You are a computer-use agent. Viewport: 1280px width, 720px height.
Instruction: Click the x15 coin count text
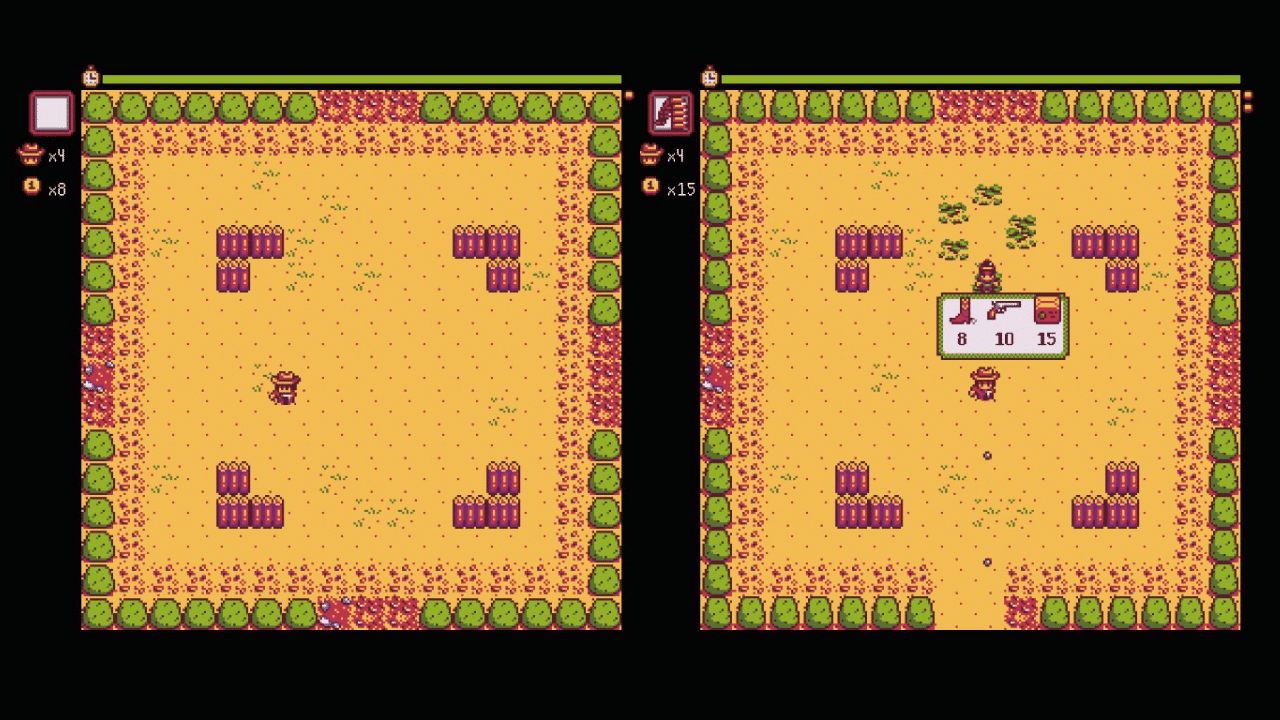tap(681, 190)
